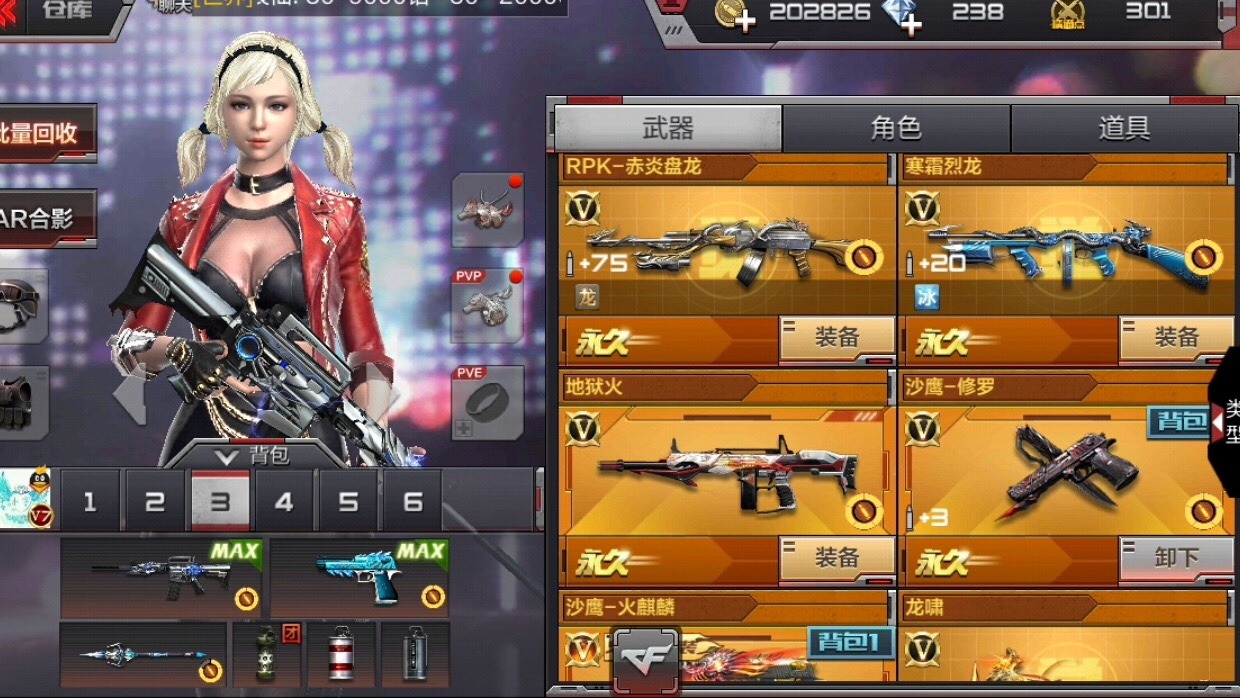
Task: Switch to backpack slot 6
Action: pos(412,501)
